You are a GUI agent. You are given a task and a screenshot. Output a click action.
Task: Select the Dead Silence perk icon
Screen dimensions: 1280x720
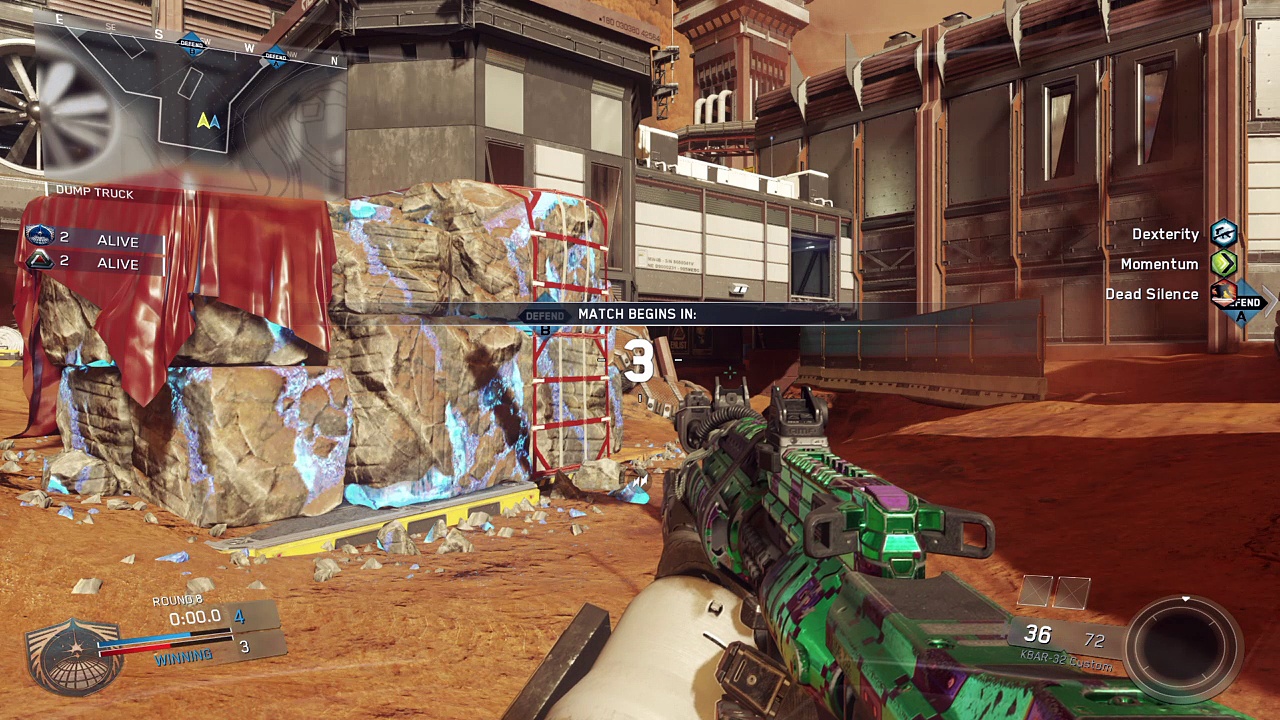(1223, 294)
